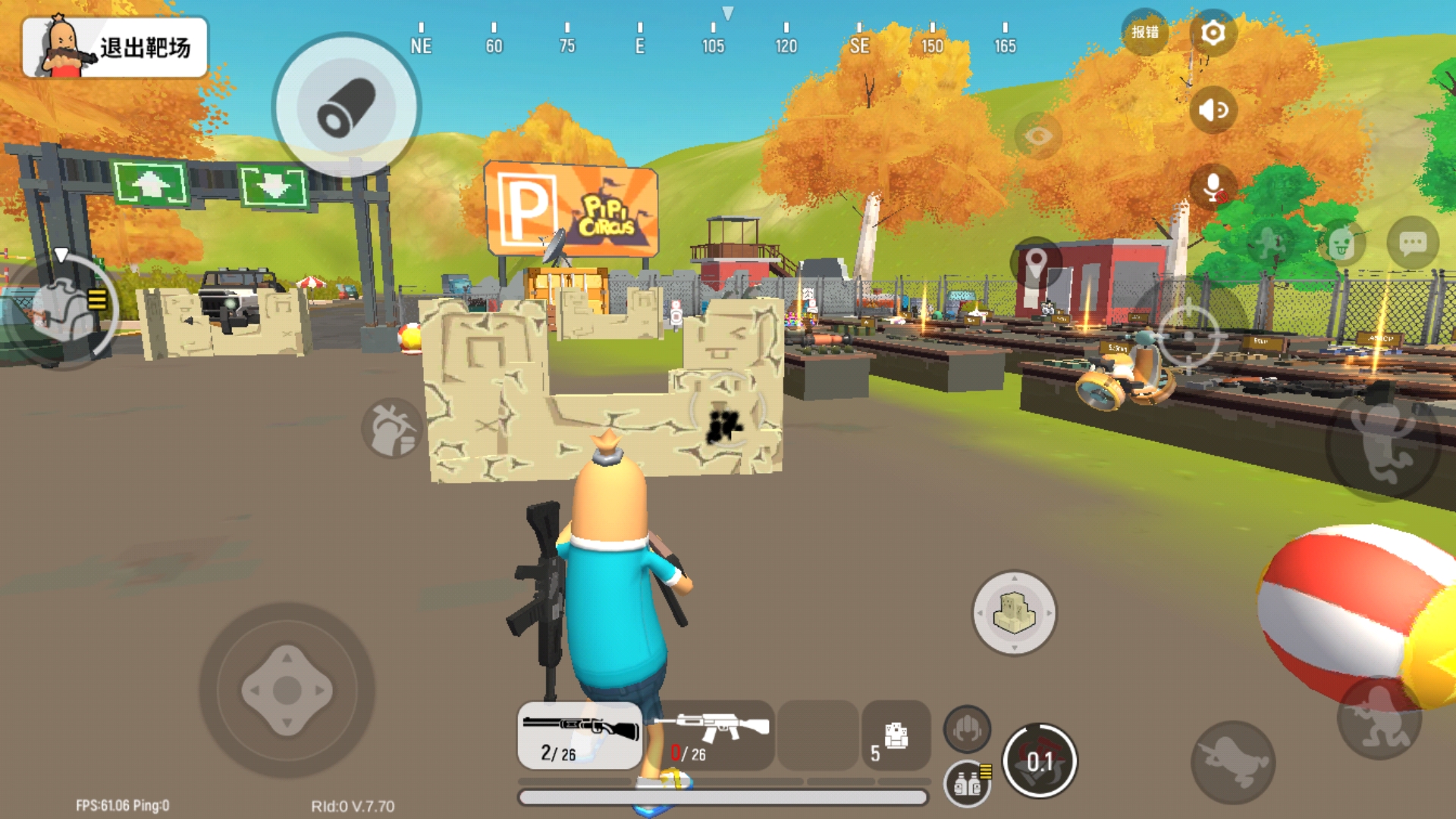Open the 报错 report bug button
This screenshot has height=819, width=1456.
click(x=1144, y=32)
